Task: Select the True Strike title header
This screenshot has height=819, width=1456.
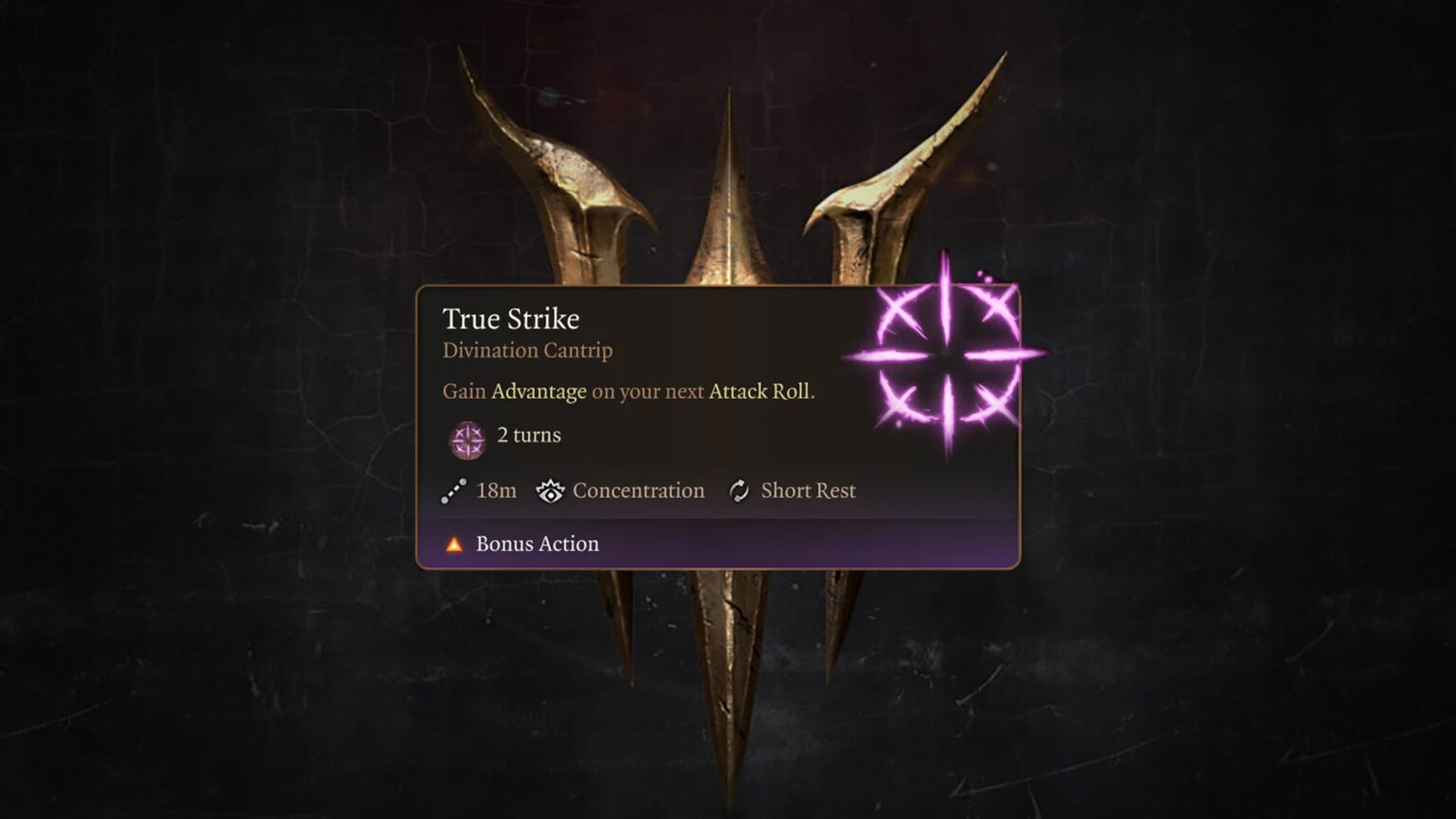Action: point(512,319)
